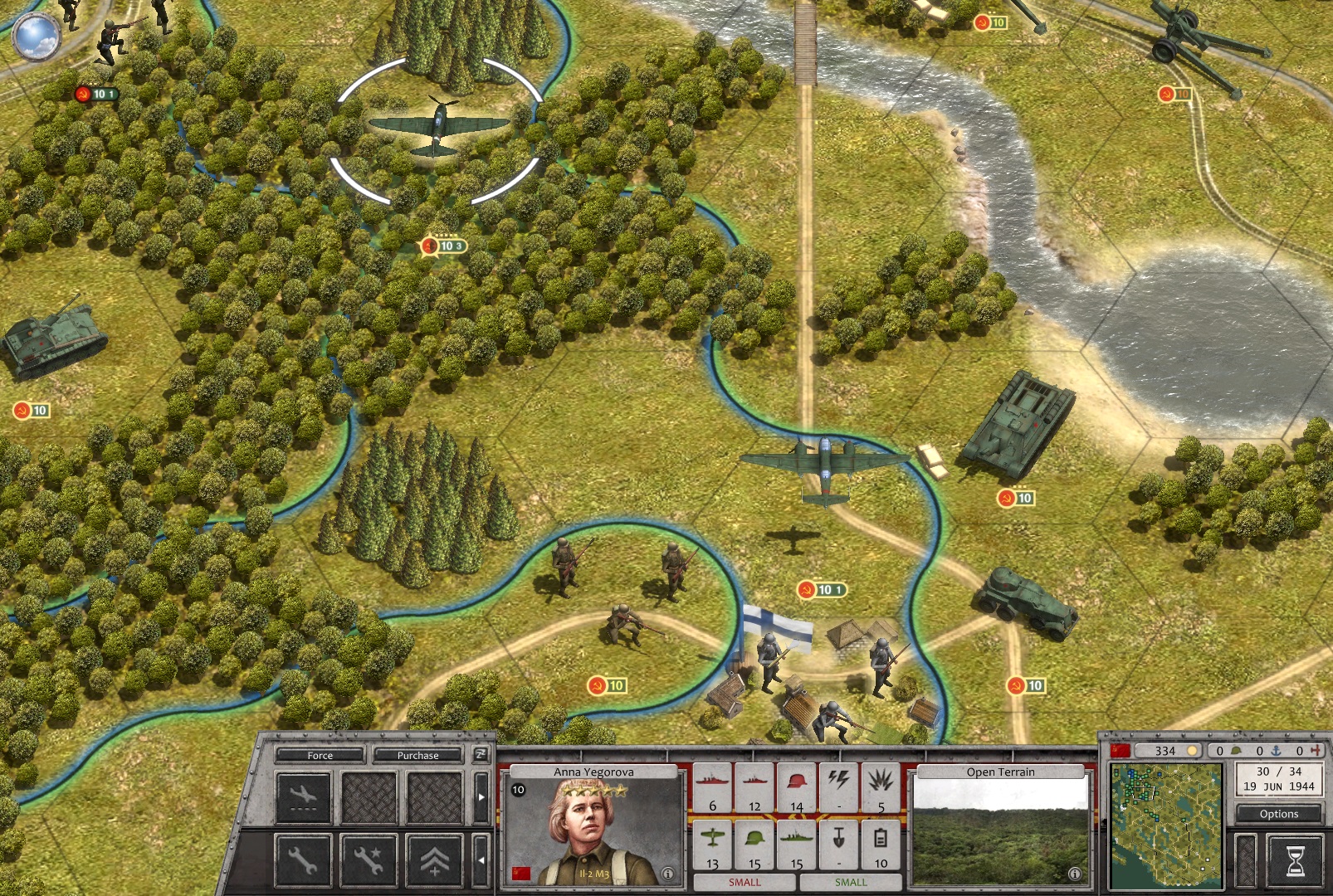
Task: Click the sleep Zz button
Action: pyautogui.click(x=480, y=754)
